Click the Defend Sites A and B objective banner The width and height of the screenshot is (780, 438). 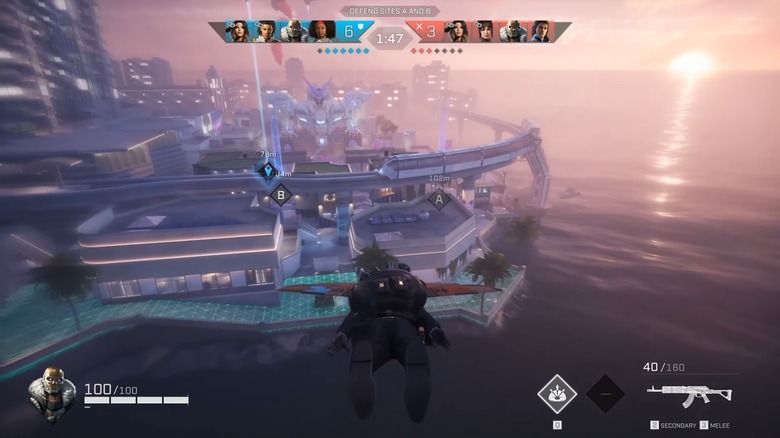[x=389, y=11]
